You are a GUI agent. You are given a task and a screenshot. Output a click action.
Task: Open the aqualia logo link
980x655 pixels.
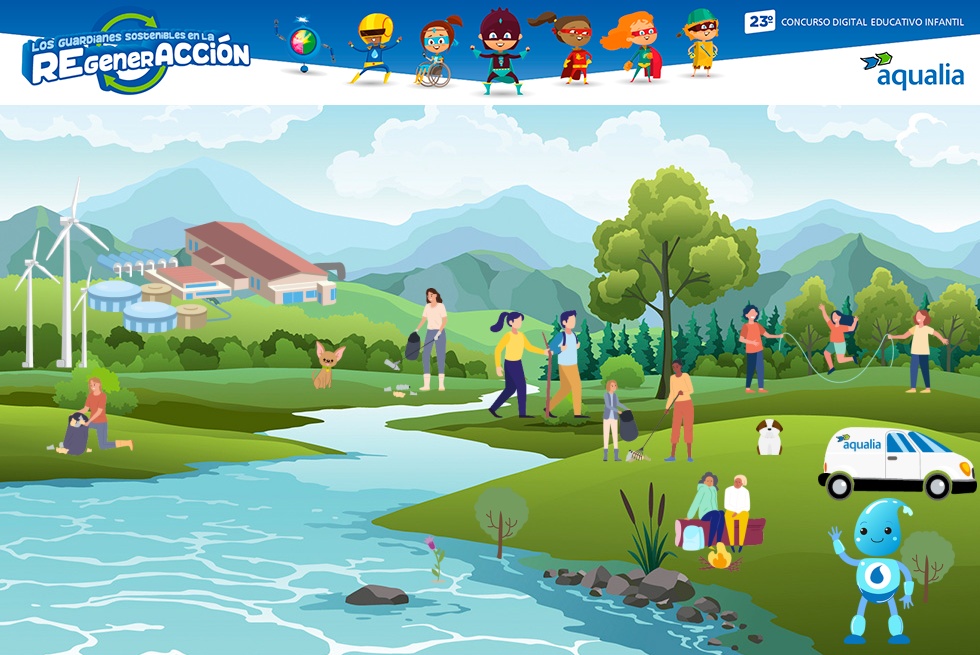912,70
